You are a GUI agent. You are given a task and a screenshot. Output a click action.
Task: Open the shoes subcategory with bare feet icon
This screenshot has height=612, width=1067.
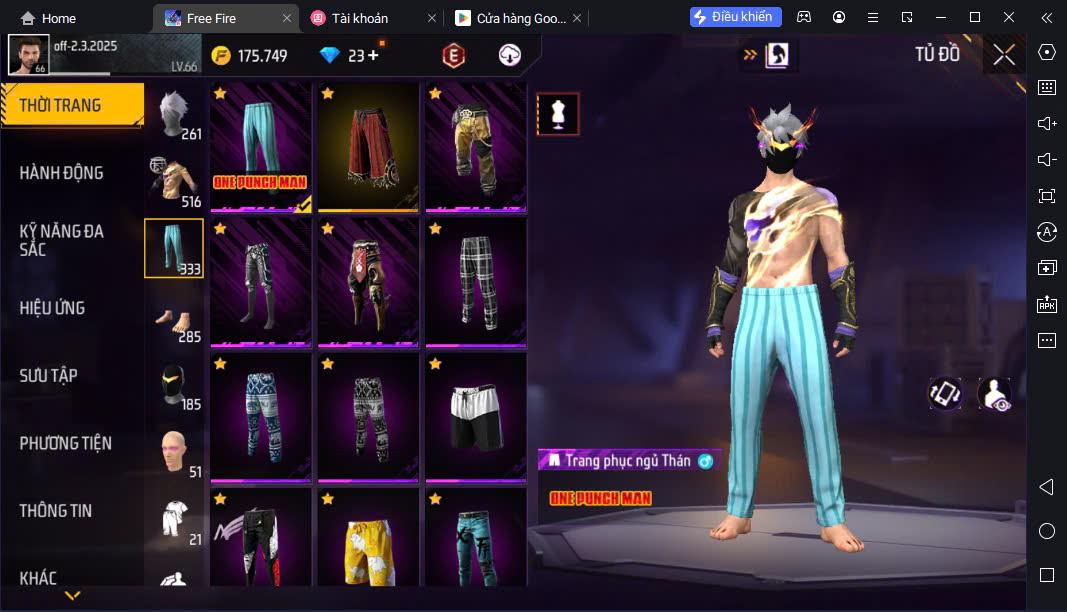tap(175, 318)
